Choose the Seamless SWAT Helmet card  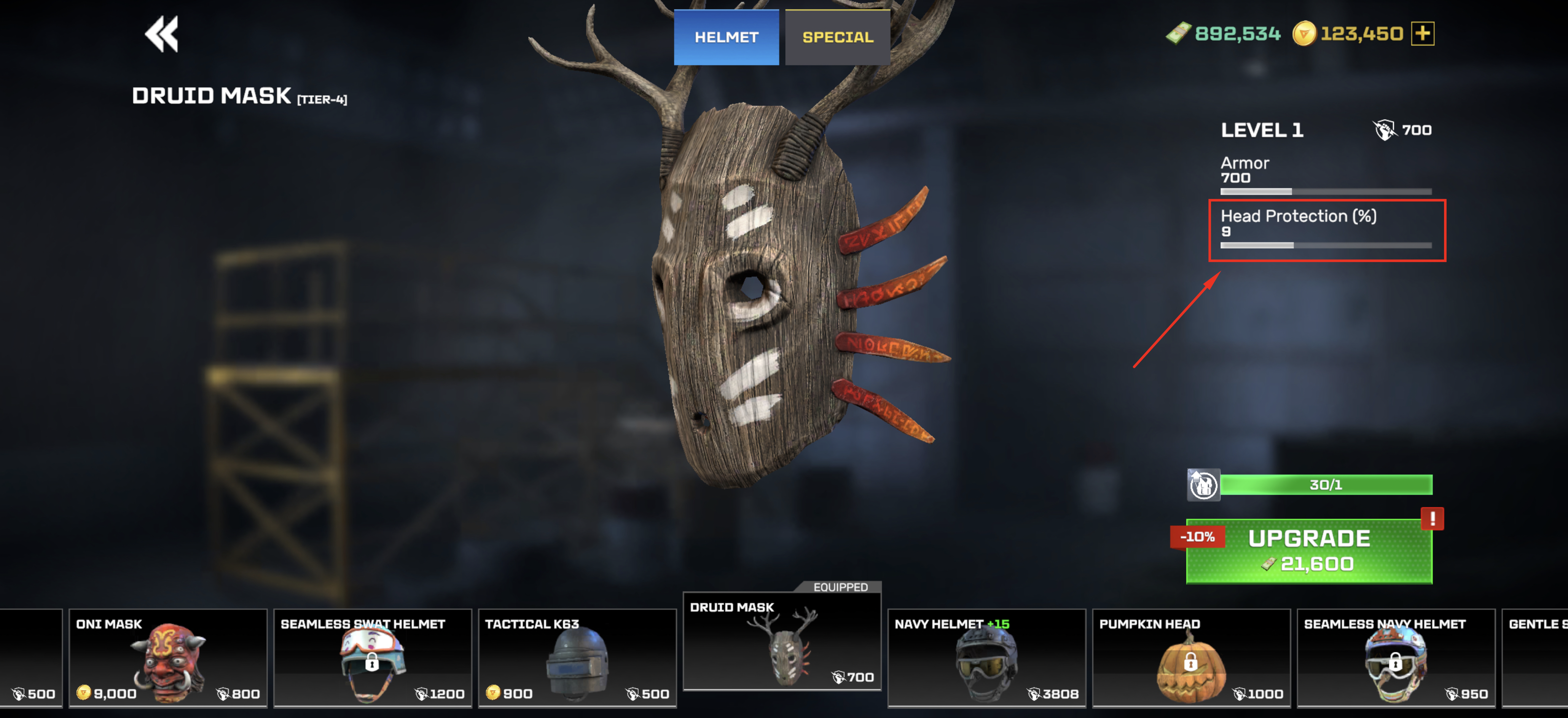[x=373, y=658]
